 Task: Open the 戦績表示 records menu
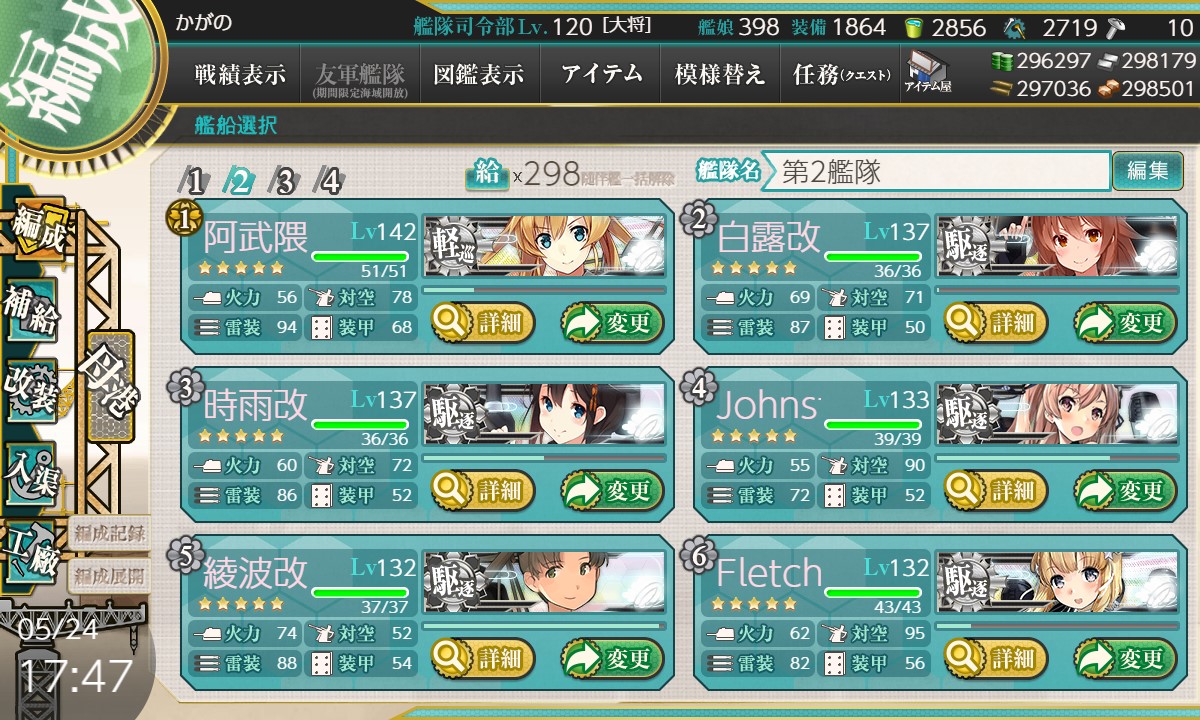coord(240,75)
